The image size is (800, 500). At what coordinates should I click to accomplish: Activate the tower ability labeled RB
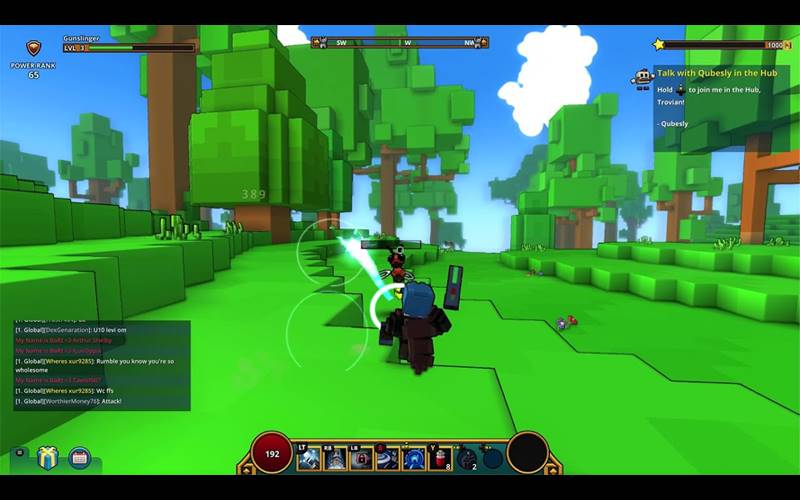[x=335, y=458]
